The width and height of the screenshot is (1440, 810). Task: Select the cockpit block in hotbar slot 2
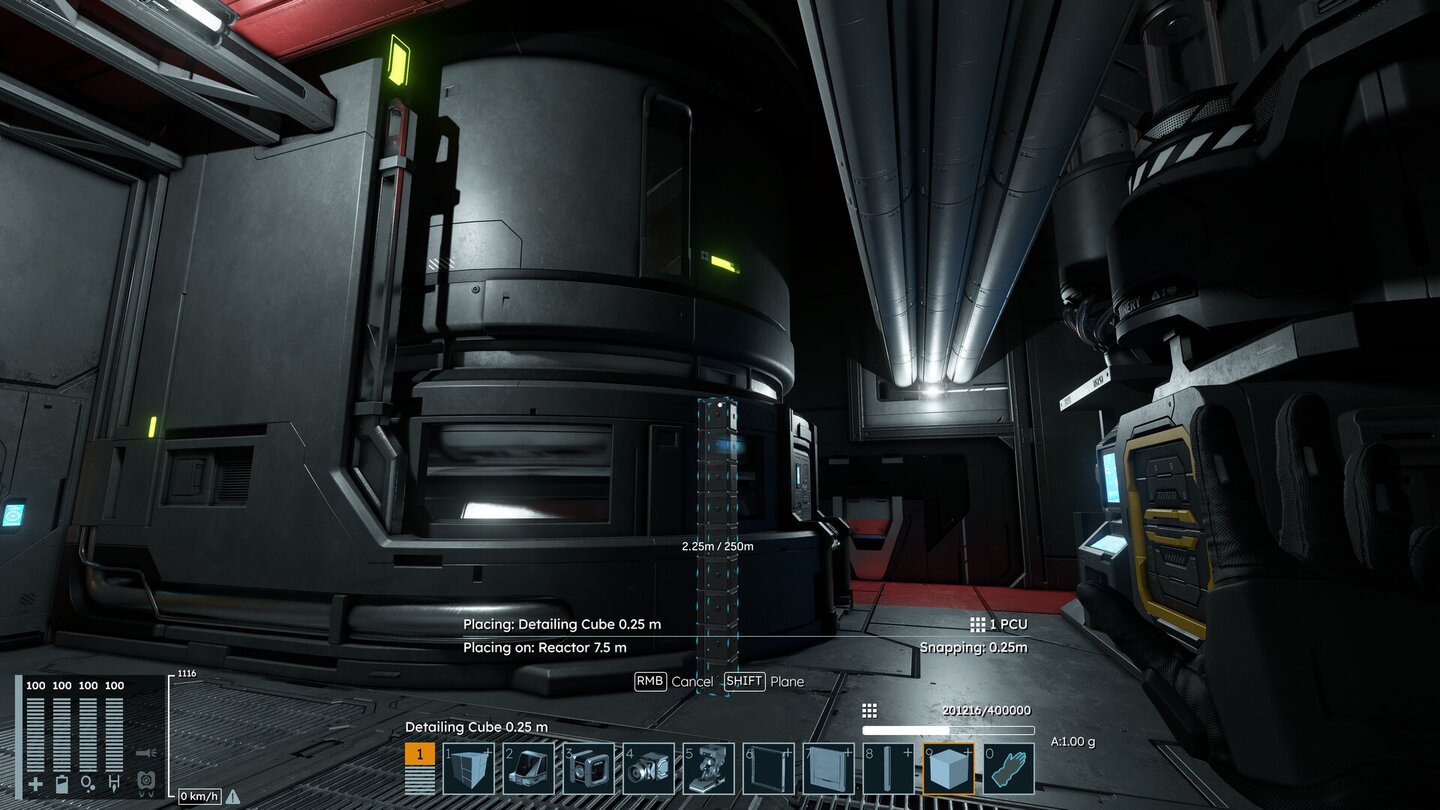pos(531,768)
